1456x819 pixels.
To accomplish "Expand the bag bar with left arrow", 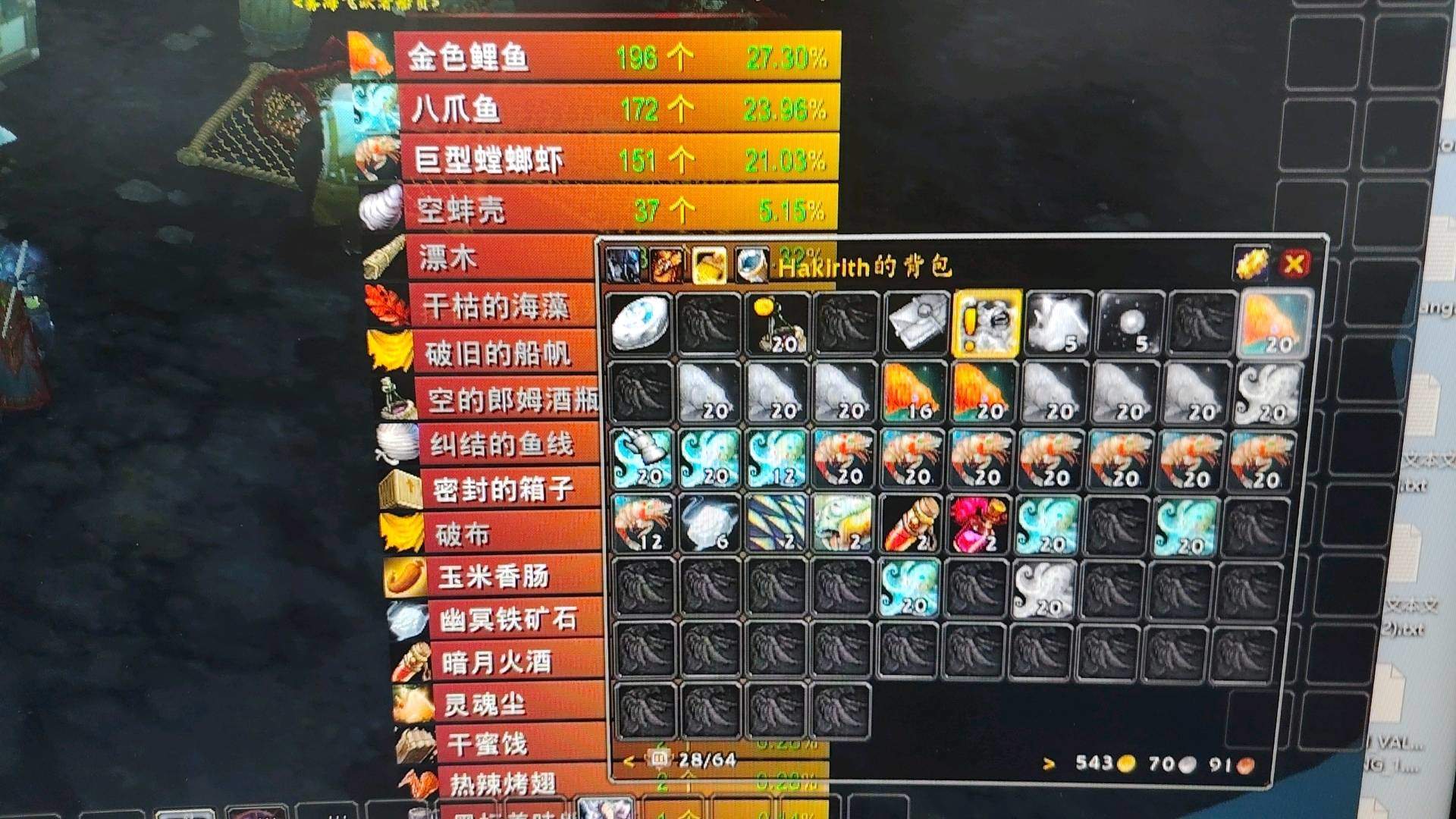I will pyautogui.click(x=627, y=761).
